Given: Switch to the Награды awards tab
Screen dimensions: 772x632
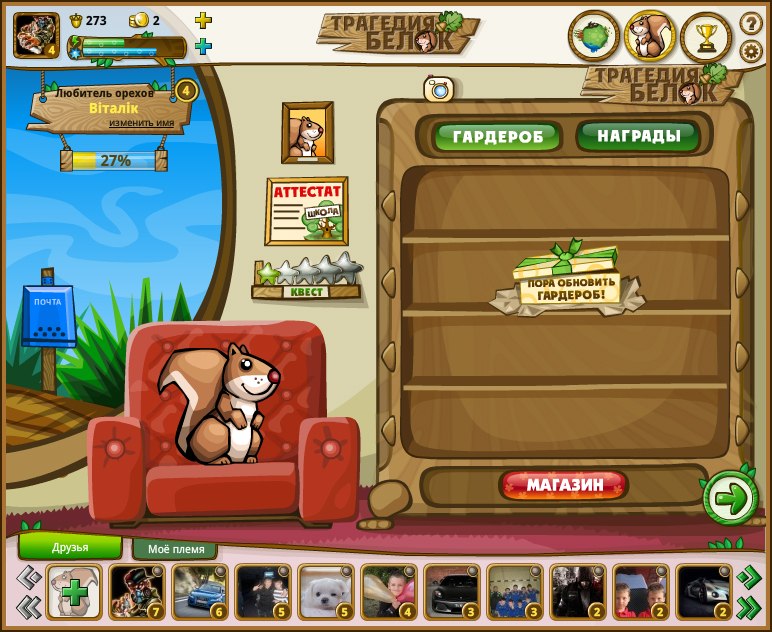Looking at the screenshot, I should point(637,135).
